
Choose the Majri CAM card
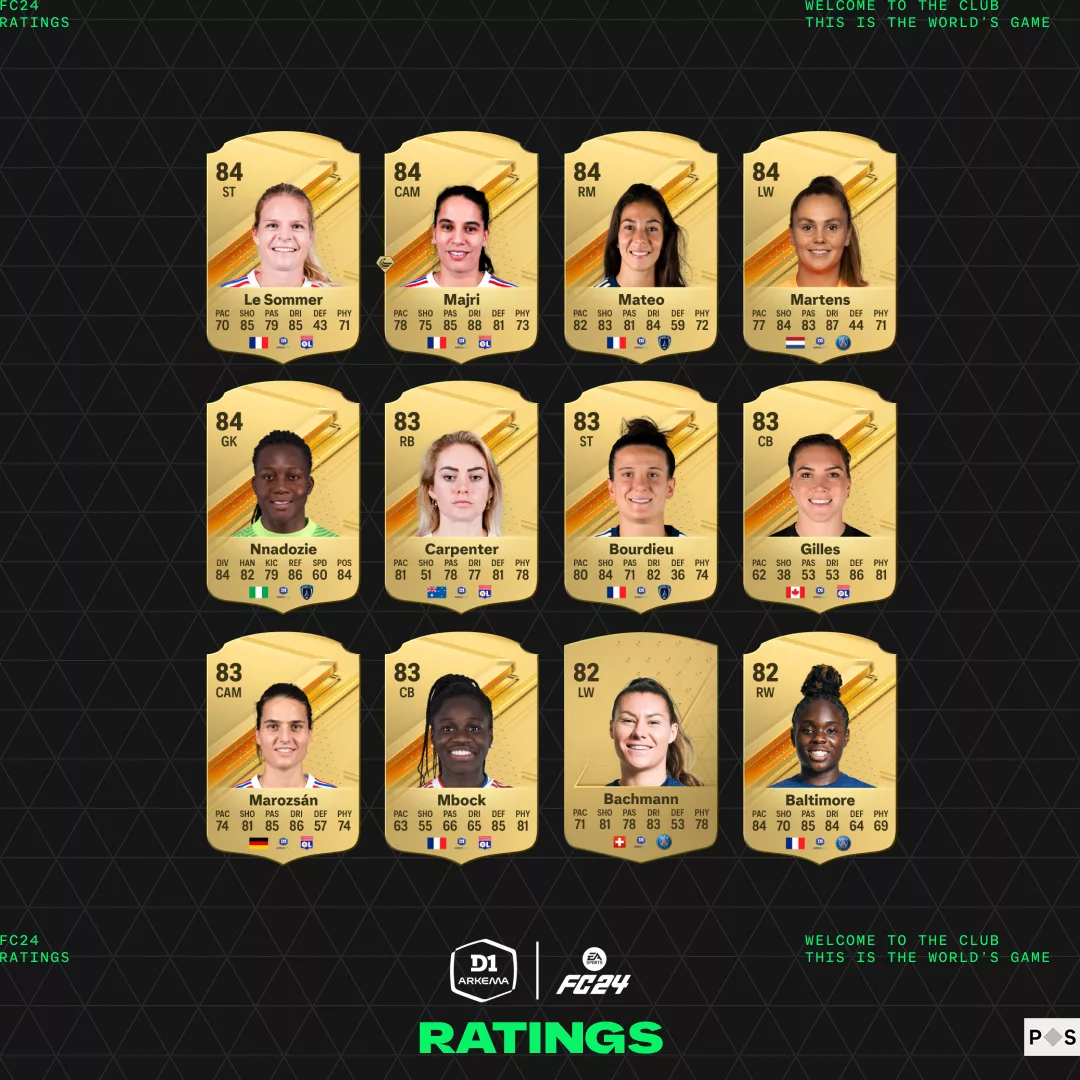pyautogui.click(x=461, y=245)
